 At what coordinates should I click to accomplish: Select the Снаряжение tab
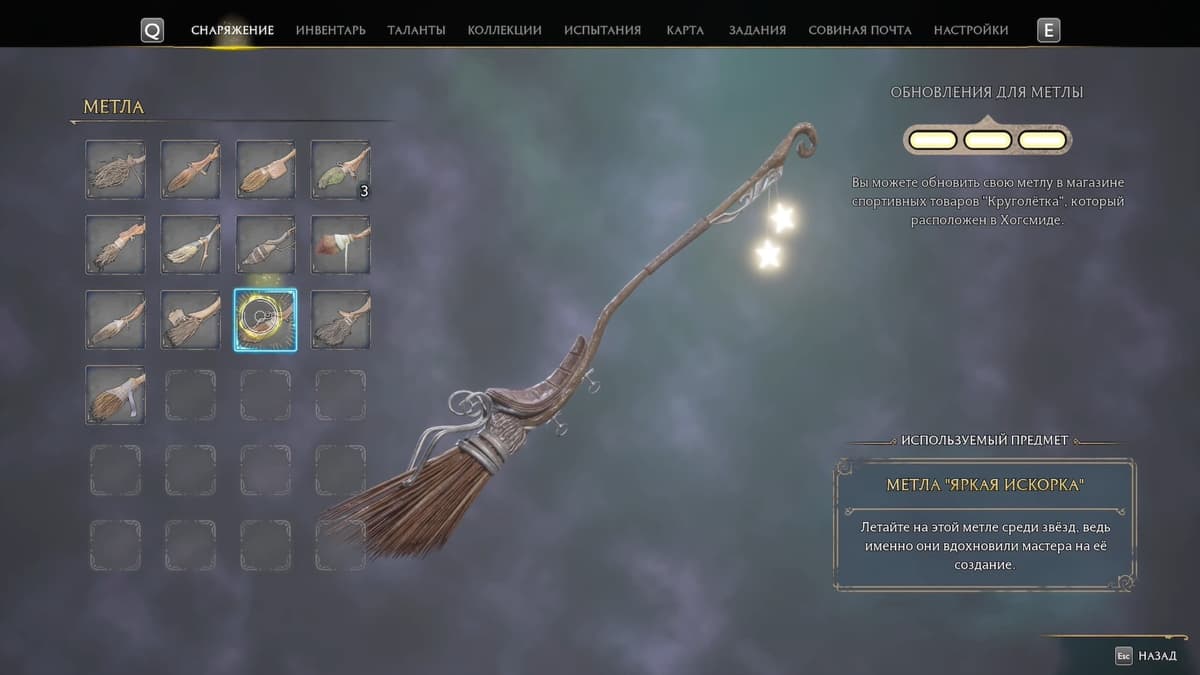[232, 30]
